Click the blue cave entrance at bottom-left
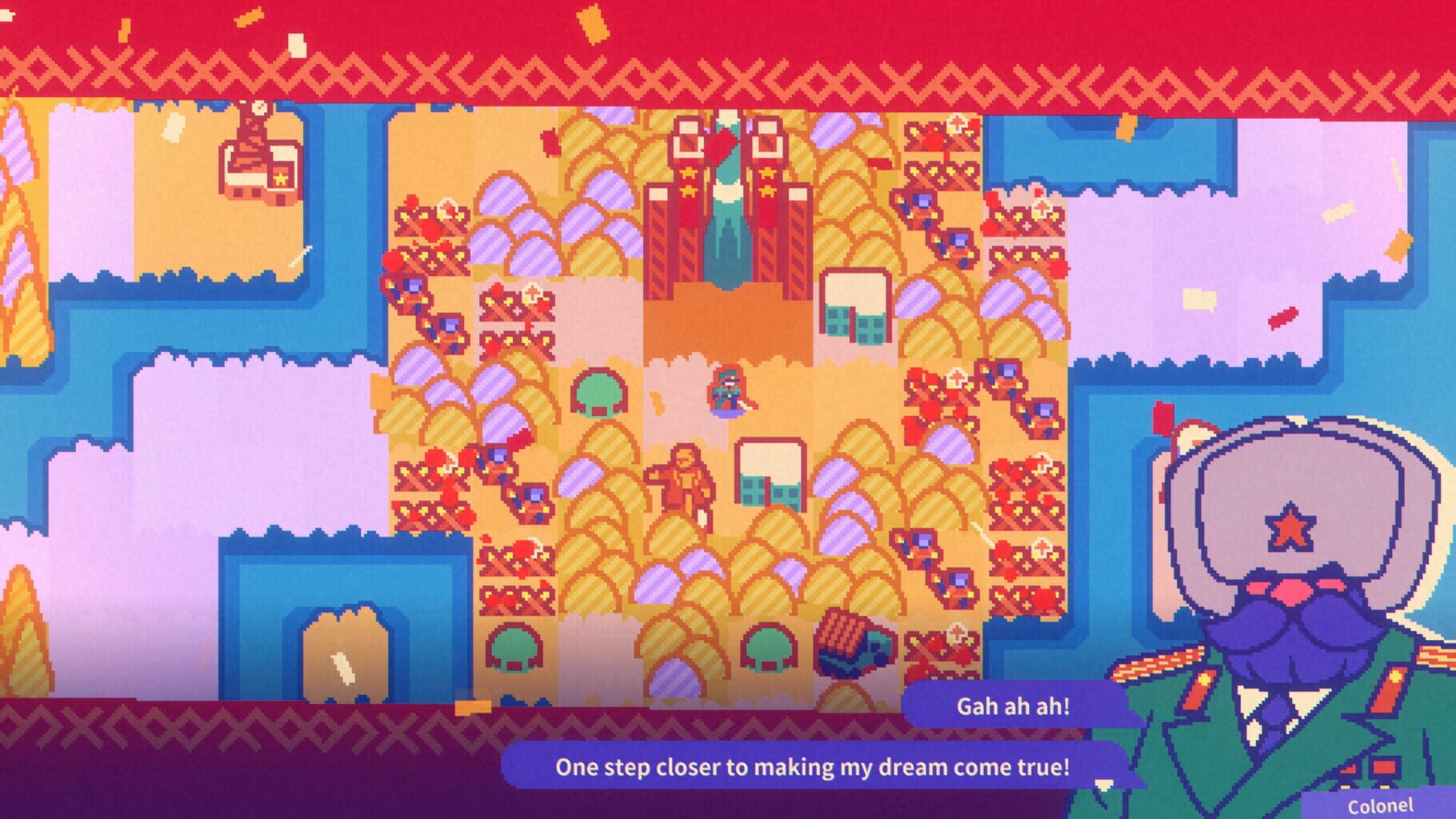Viewport: 1456px width, 819px height. (344, 632)
